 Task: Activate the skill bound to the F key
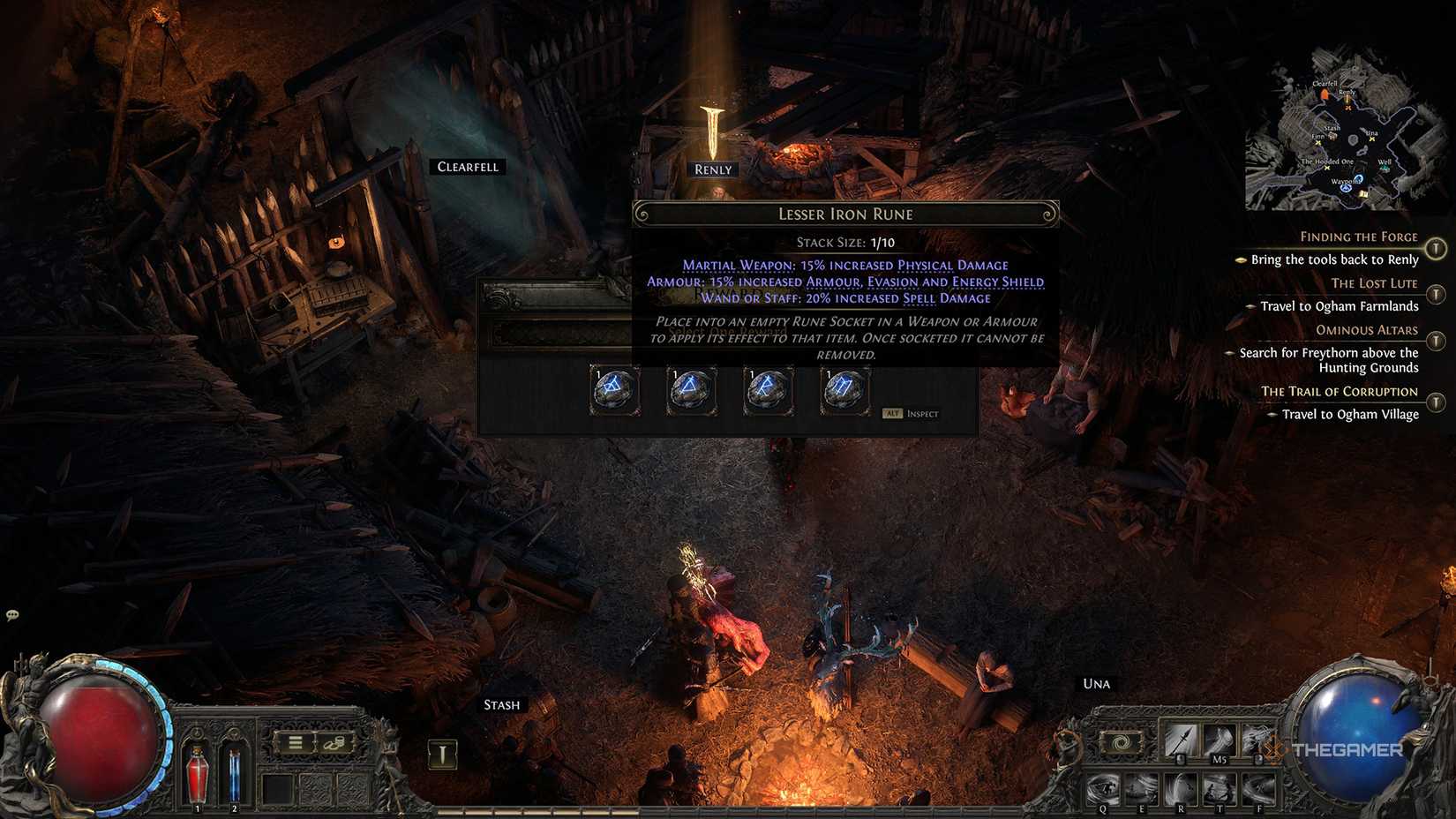(1260, 788)
